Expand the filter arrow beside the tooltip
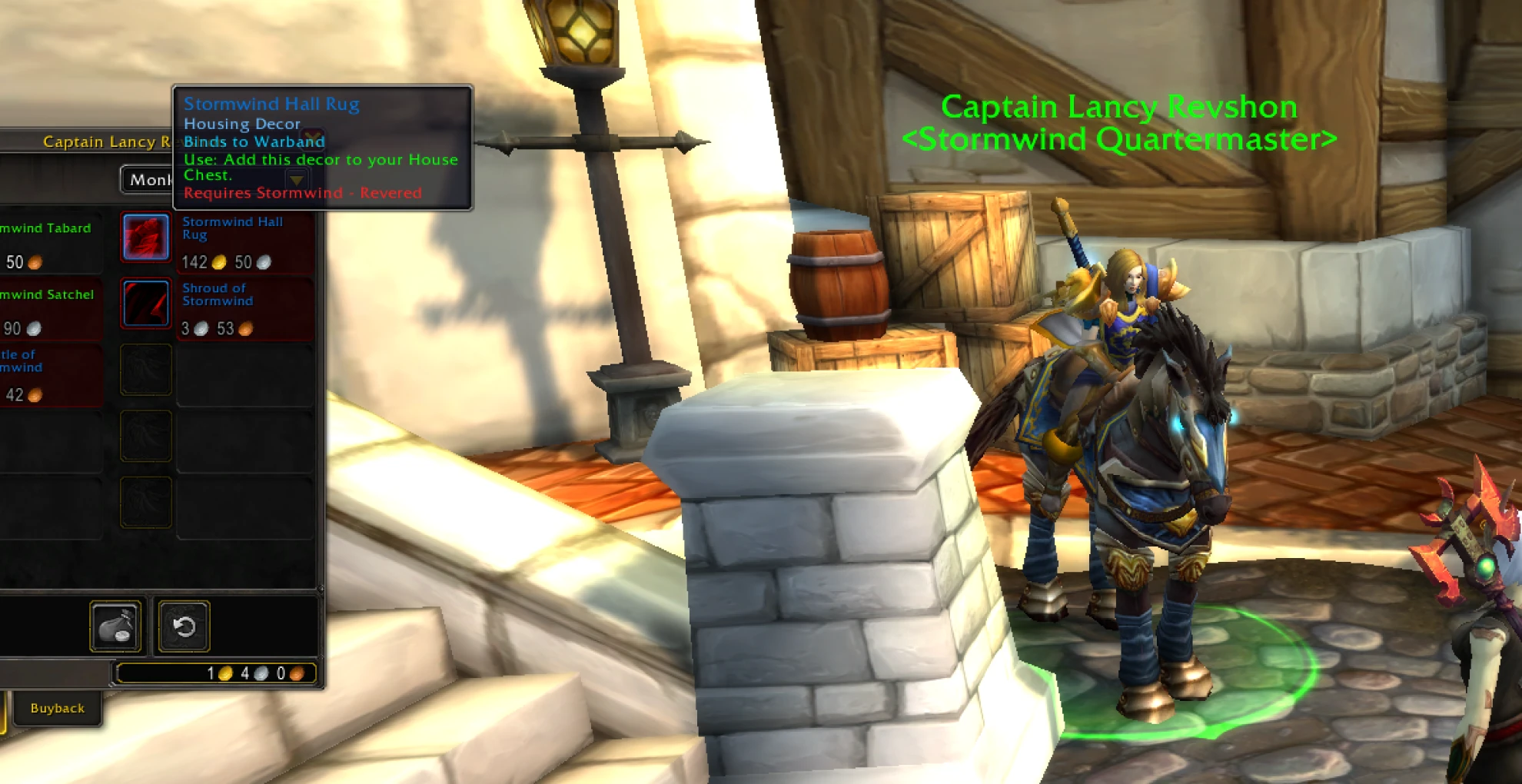The width and height of the screenshot is (1522, 784). coord(296,180)
